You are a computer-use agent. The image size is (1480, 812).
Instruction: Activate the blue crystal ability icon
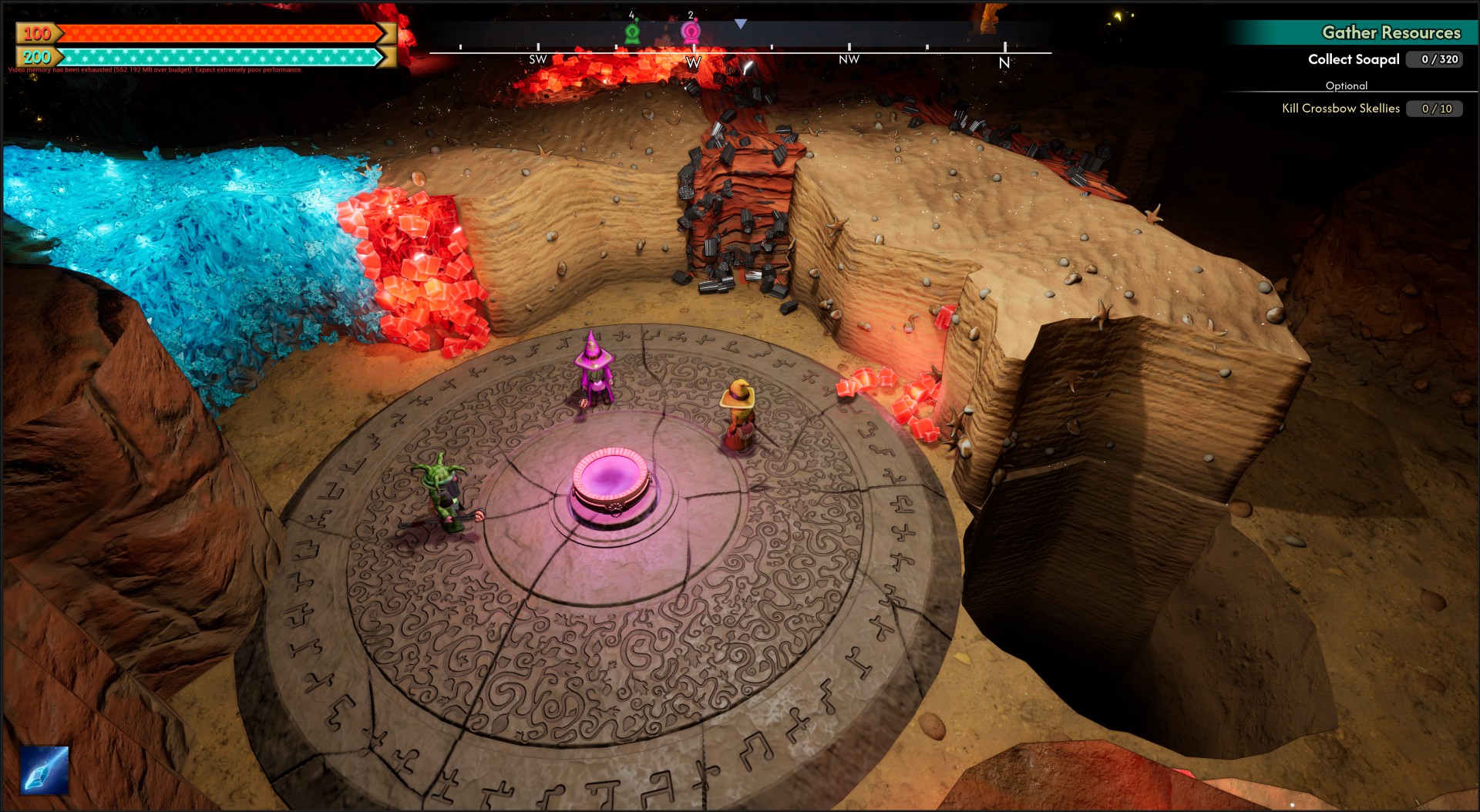pos(45,770)
